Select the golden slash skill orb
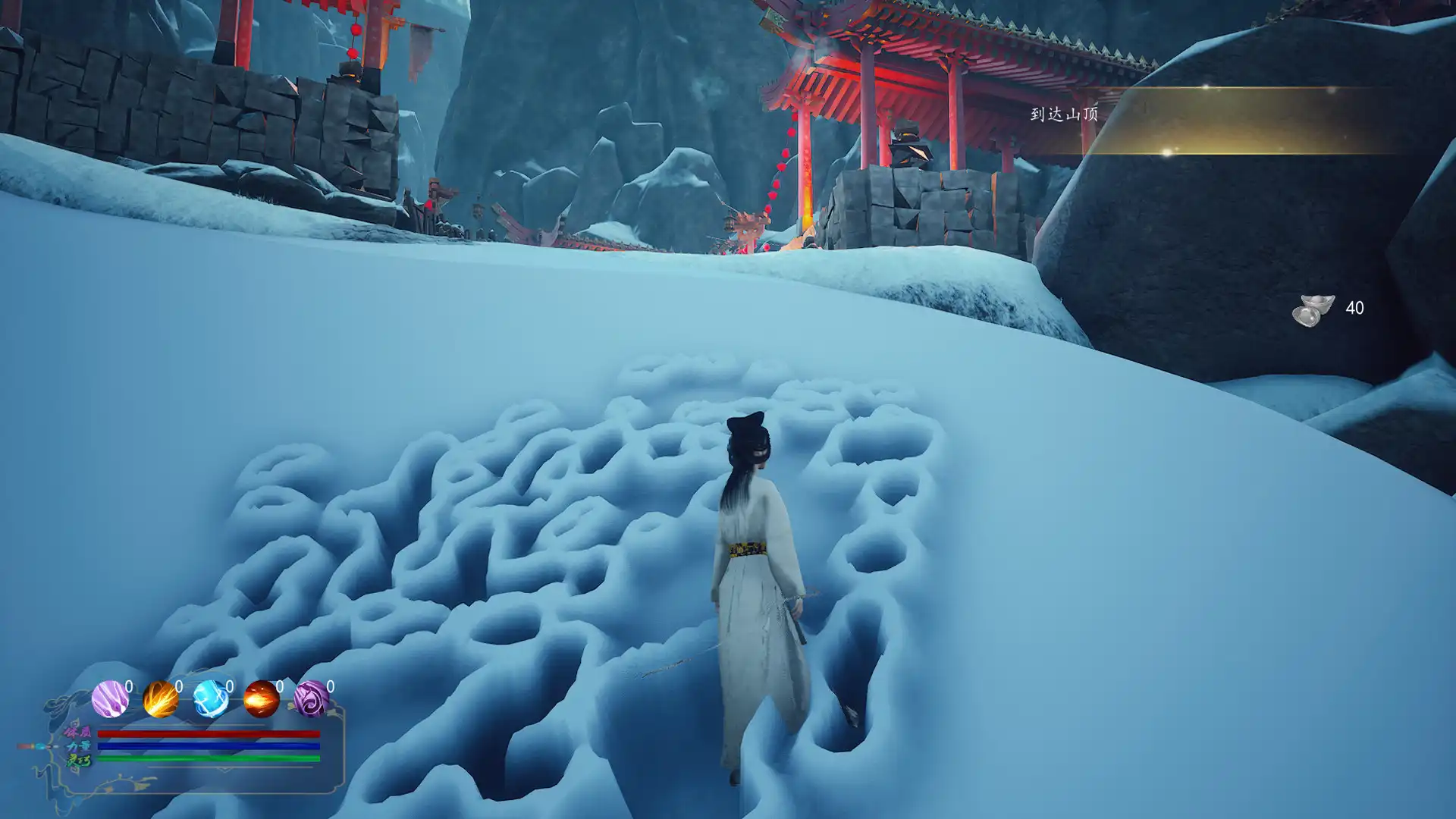Screen dimensions: 1456x819 click(159, 698)
